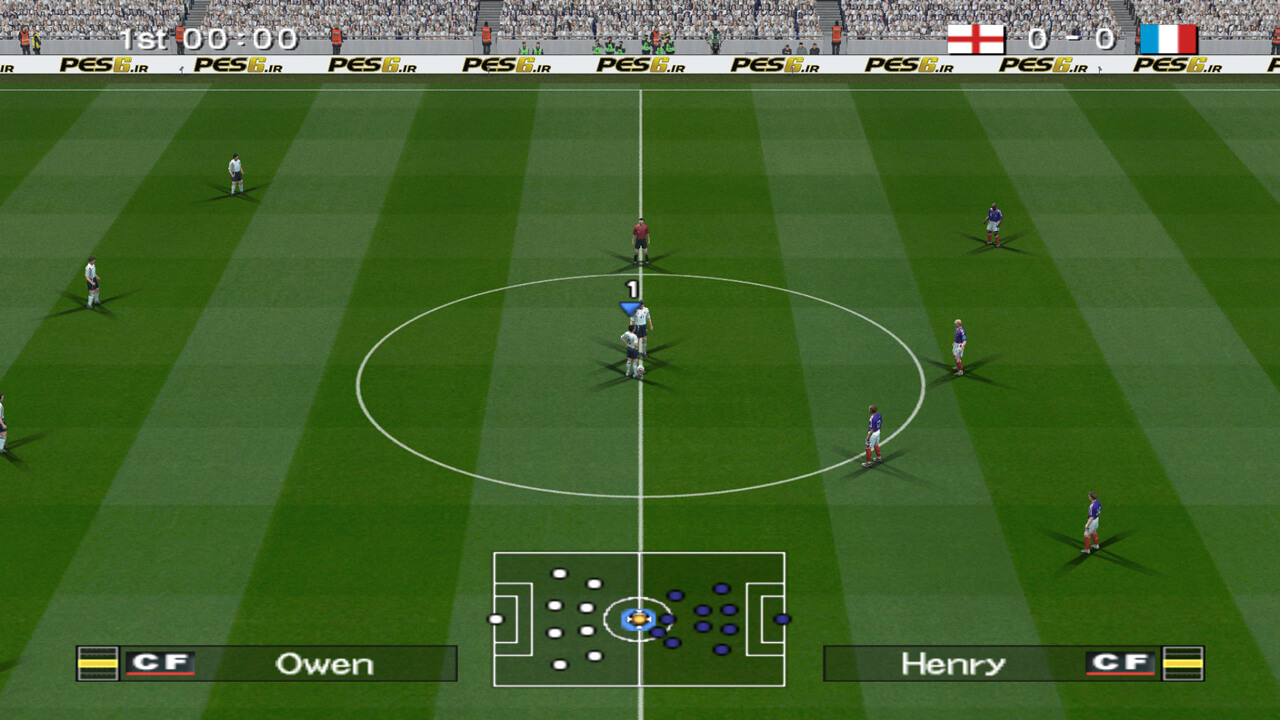Screen dimensions: 1280x720
Task: Click the pitch radar minimap
Action: click(x=639, y=619)
